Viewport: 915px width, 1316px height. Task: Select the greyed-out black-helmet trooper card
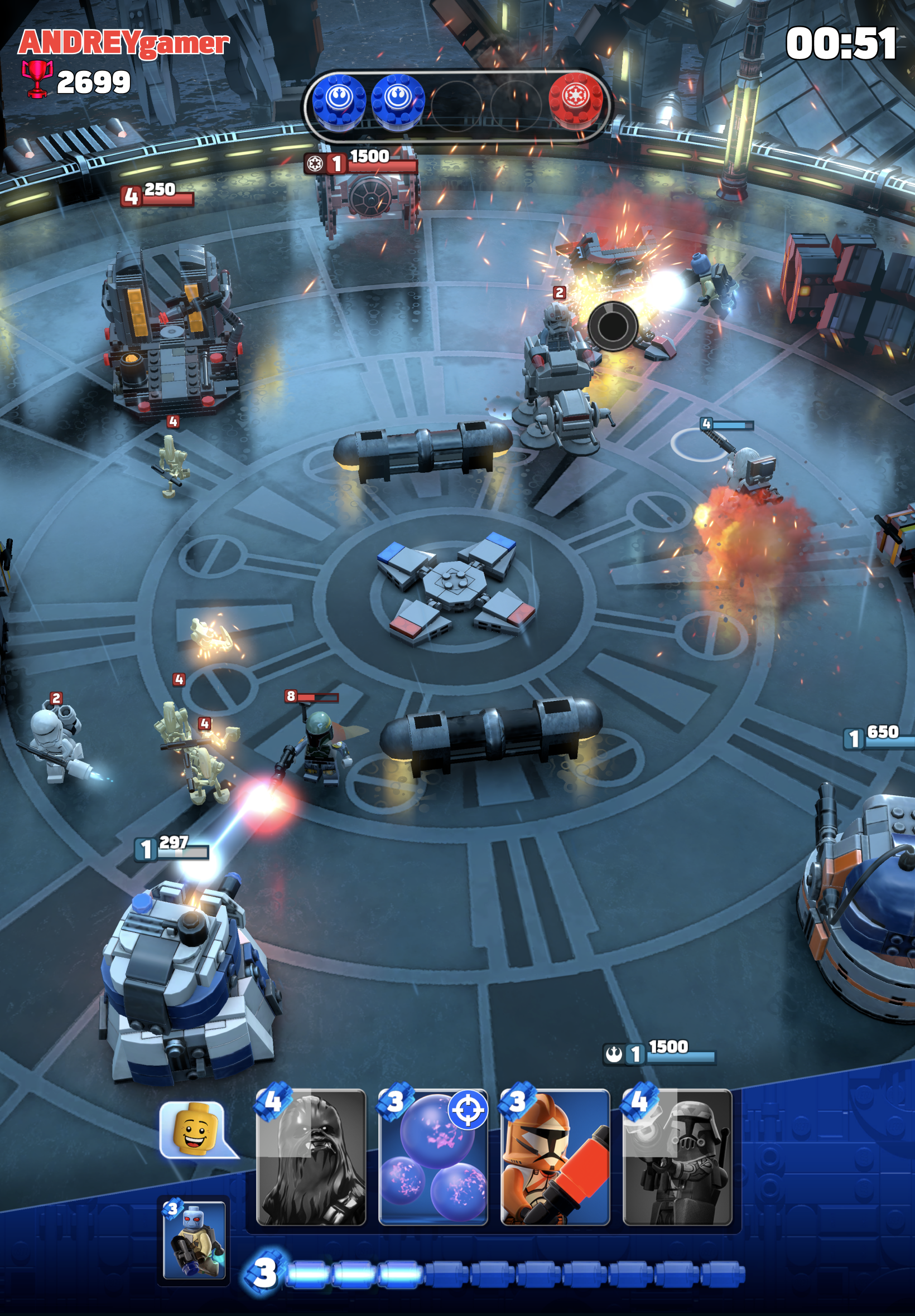(x=677, y=1157)
